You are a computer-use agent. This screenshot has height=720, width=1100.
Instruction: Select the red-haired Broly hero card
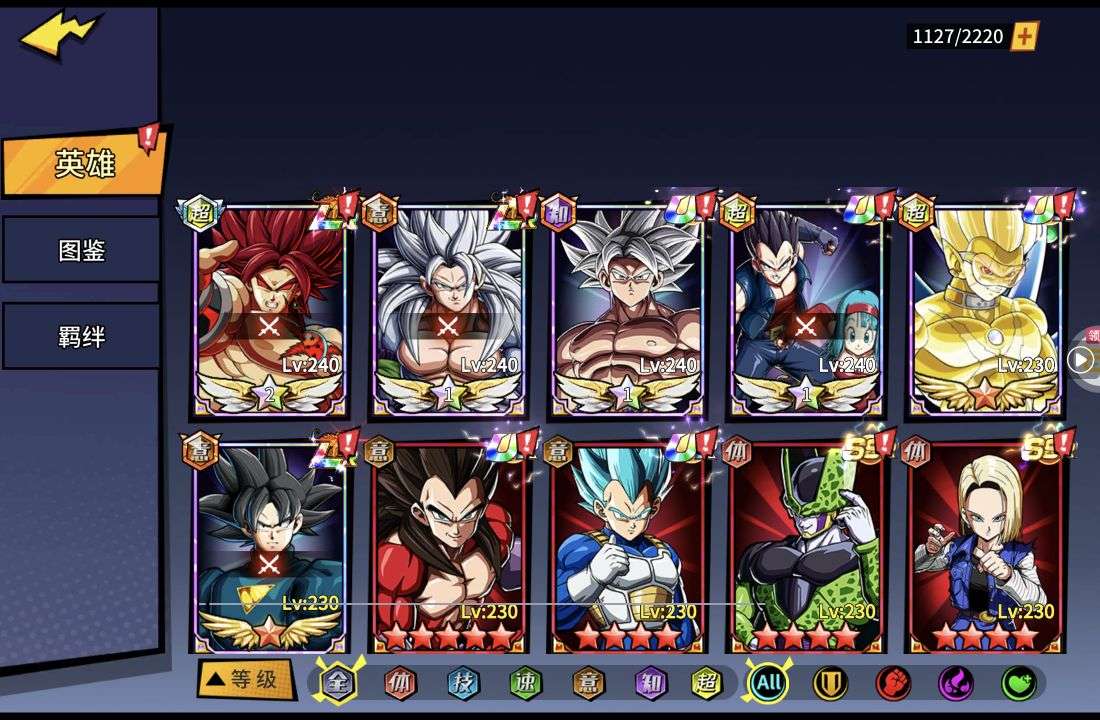(270, 310)
